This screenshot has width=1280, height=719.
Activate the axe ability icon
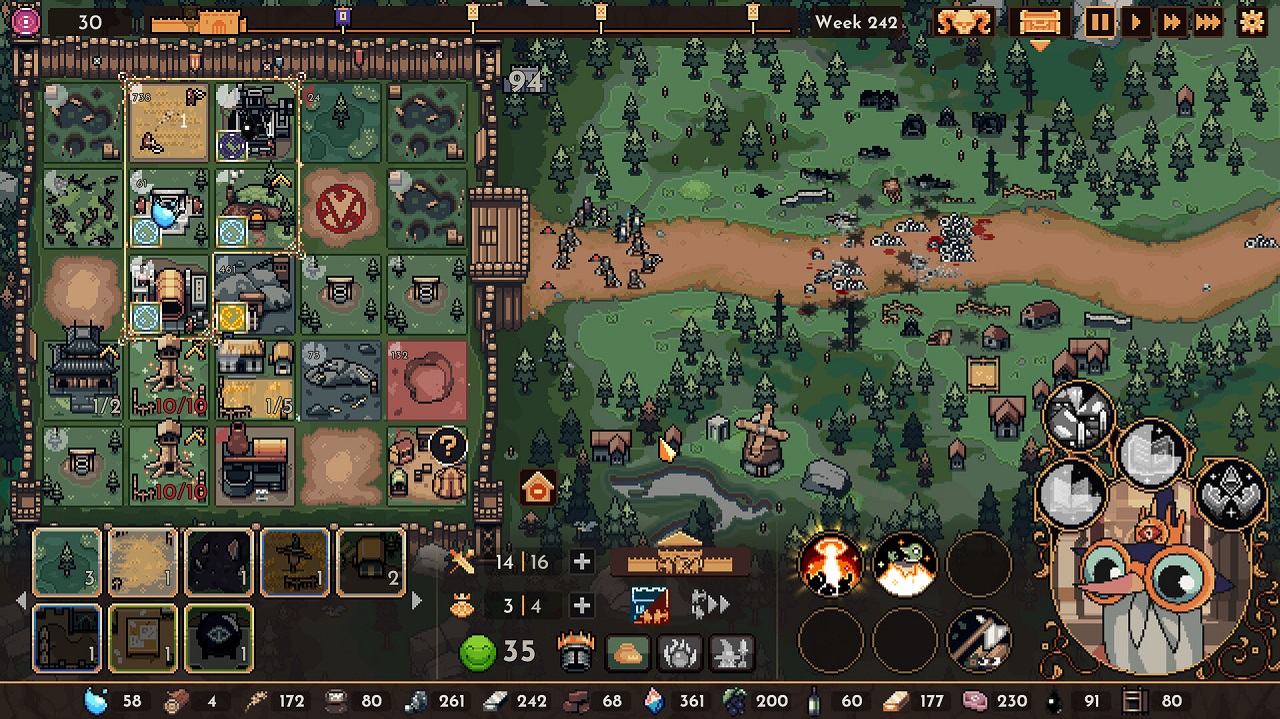(978, 638)
